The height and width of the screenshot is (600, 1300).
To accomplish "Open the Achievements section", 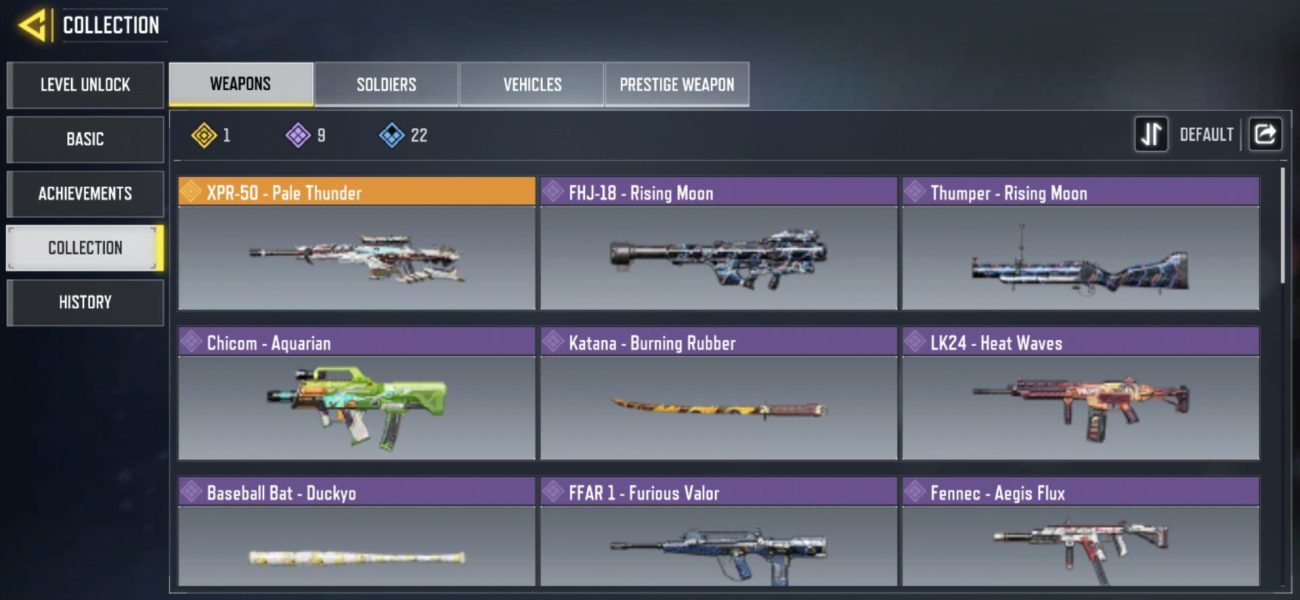I will [x=85, y=193].
